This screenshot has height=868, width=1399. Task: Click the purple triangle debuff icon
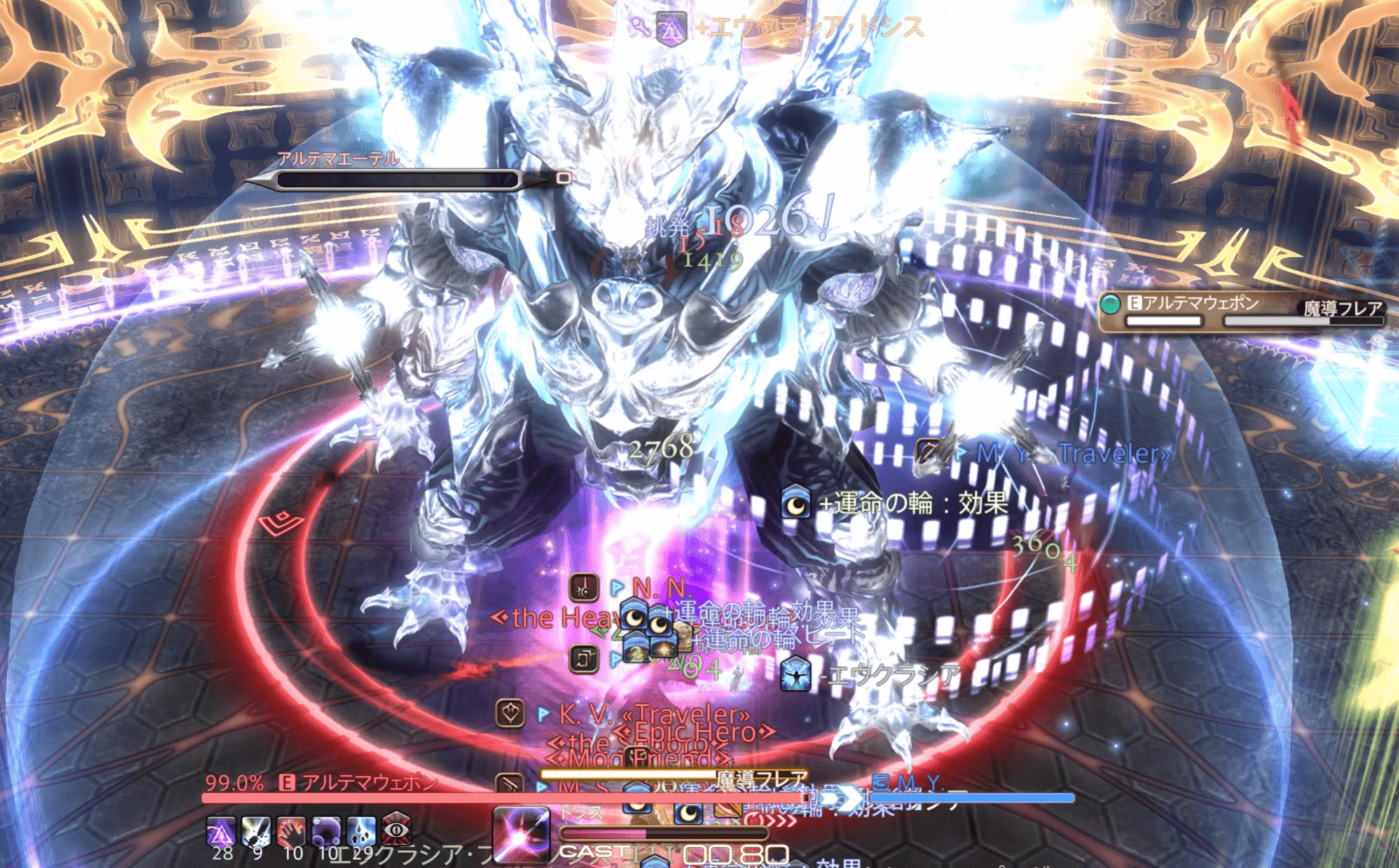pos(221,831)
